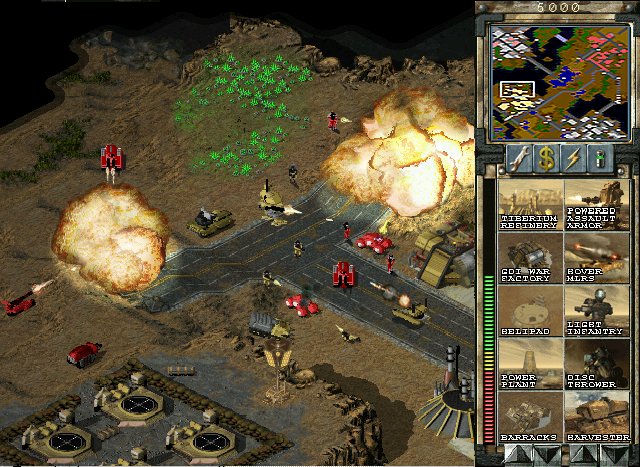Viewport: 640px width, 467px height.
Task: Build a Hover MLRS vehicle
Action: pos(597,258)
